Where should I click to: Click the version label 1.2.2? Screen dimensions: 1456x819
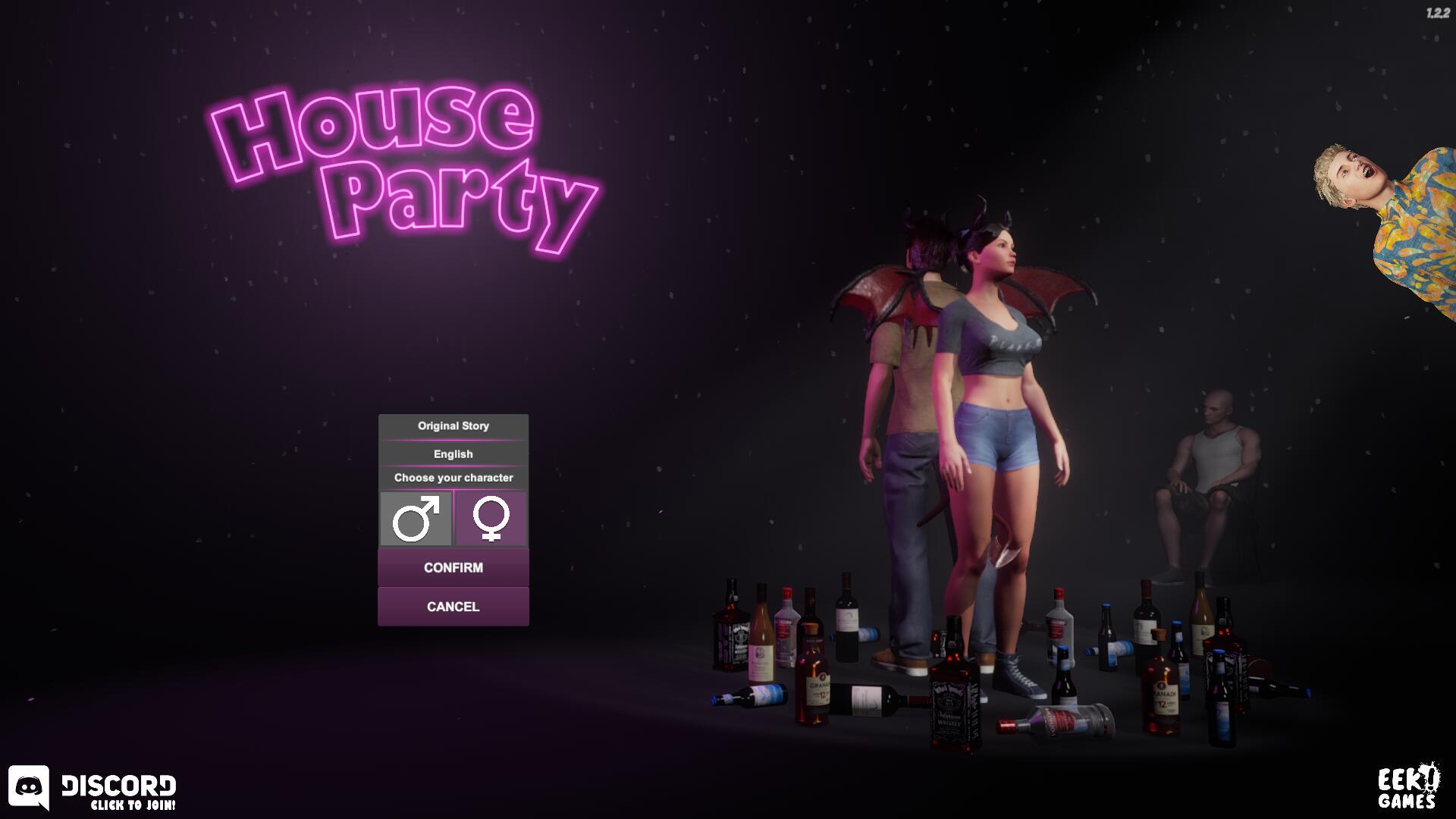coord(1439,11)
